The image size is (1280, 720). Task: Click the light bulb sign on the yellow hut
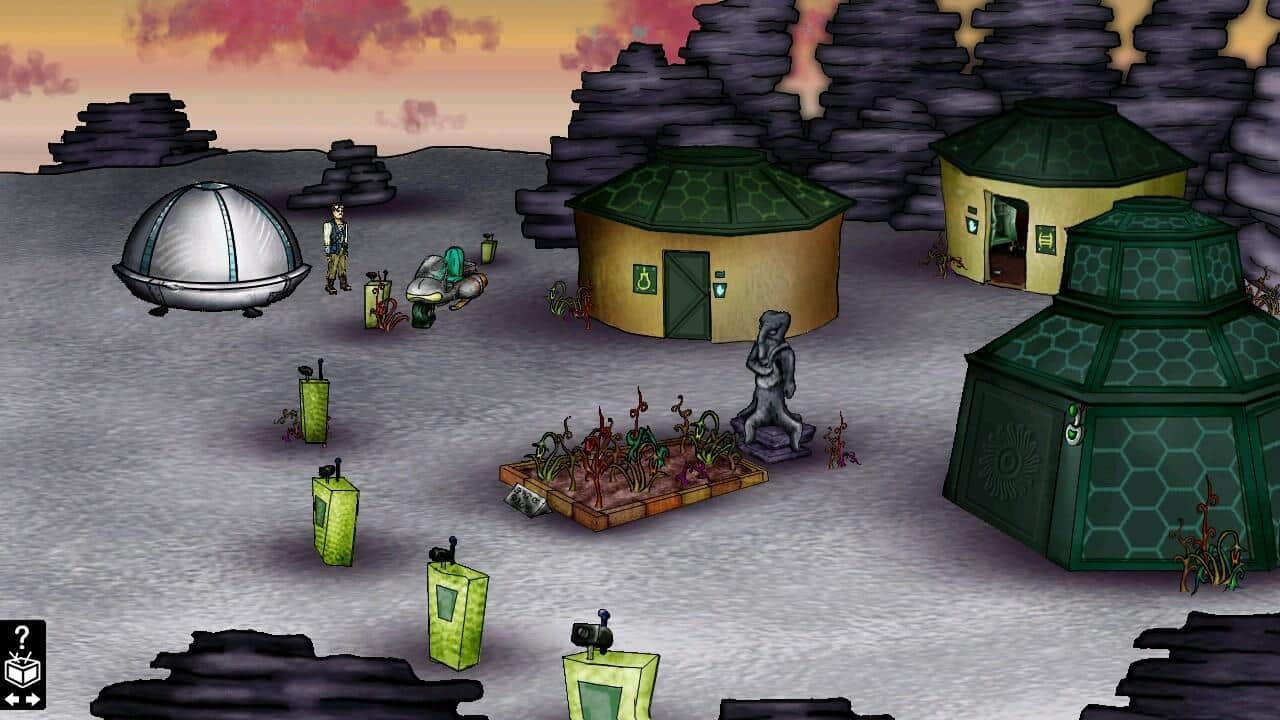(644, 280)
